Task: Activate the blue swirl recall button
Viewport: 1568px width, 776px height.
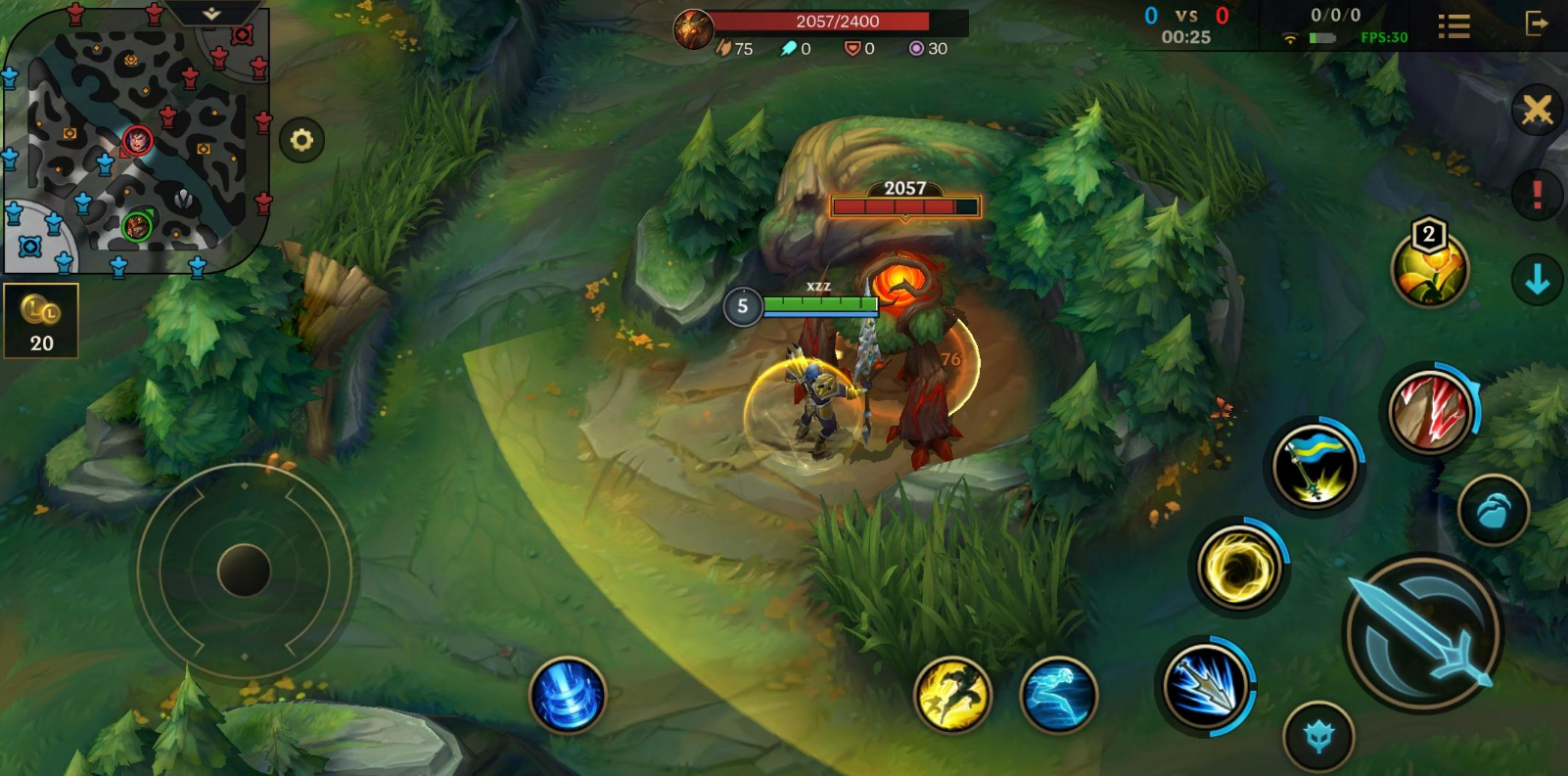Action: coord(568,694)
